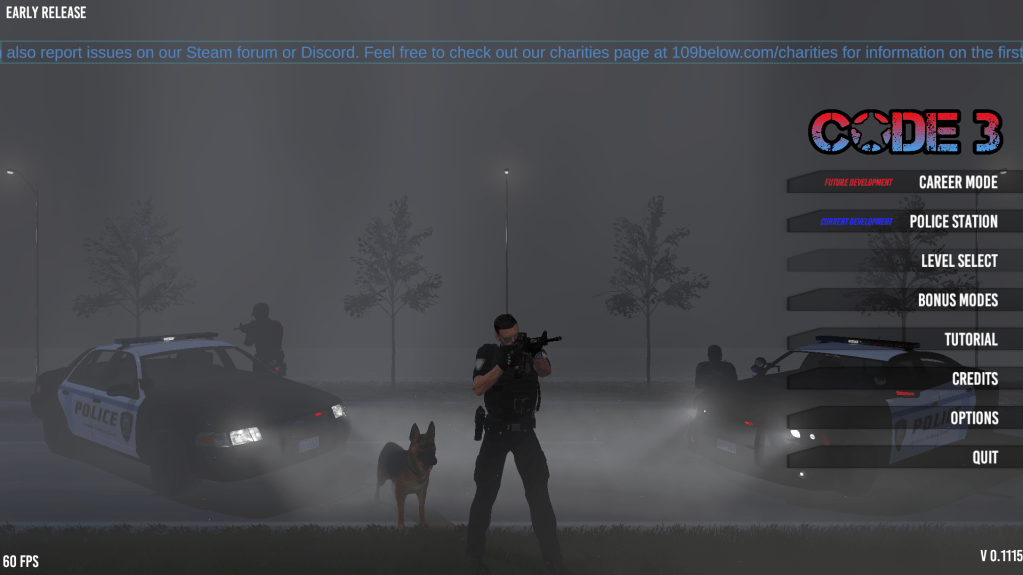Click the scrolling news ticker banner

(511, 52)
